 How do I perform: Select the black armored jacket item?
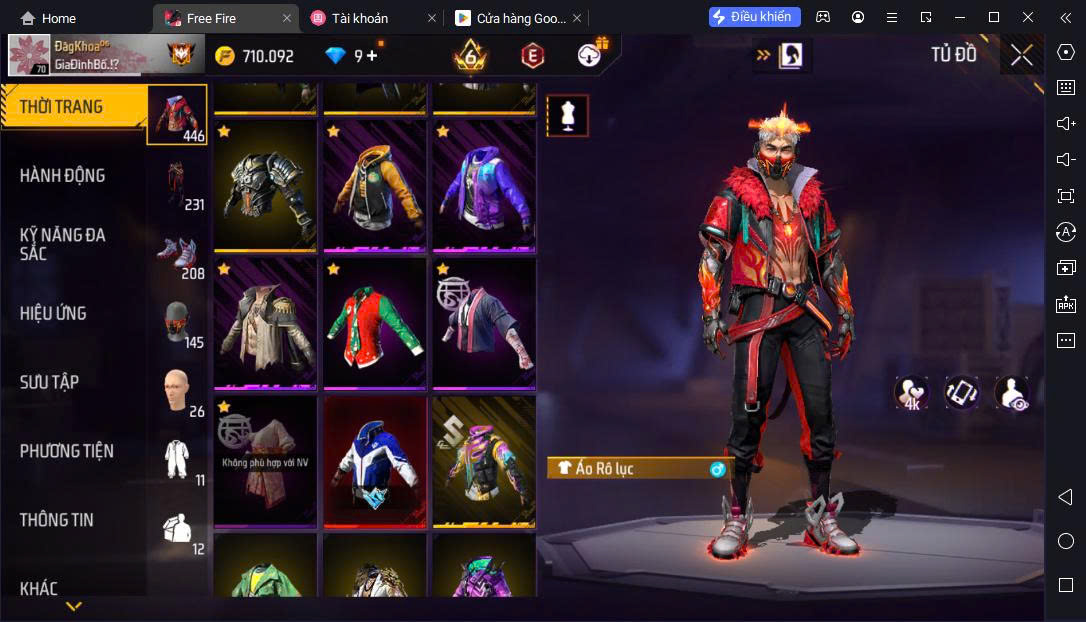pyautogui.click(x=265, y=187)
